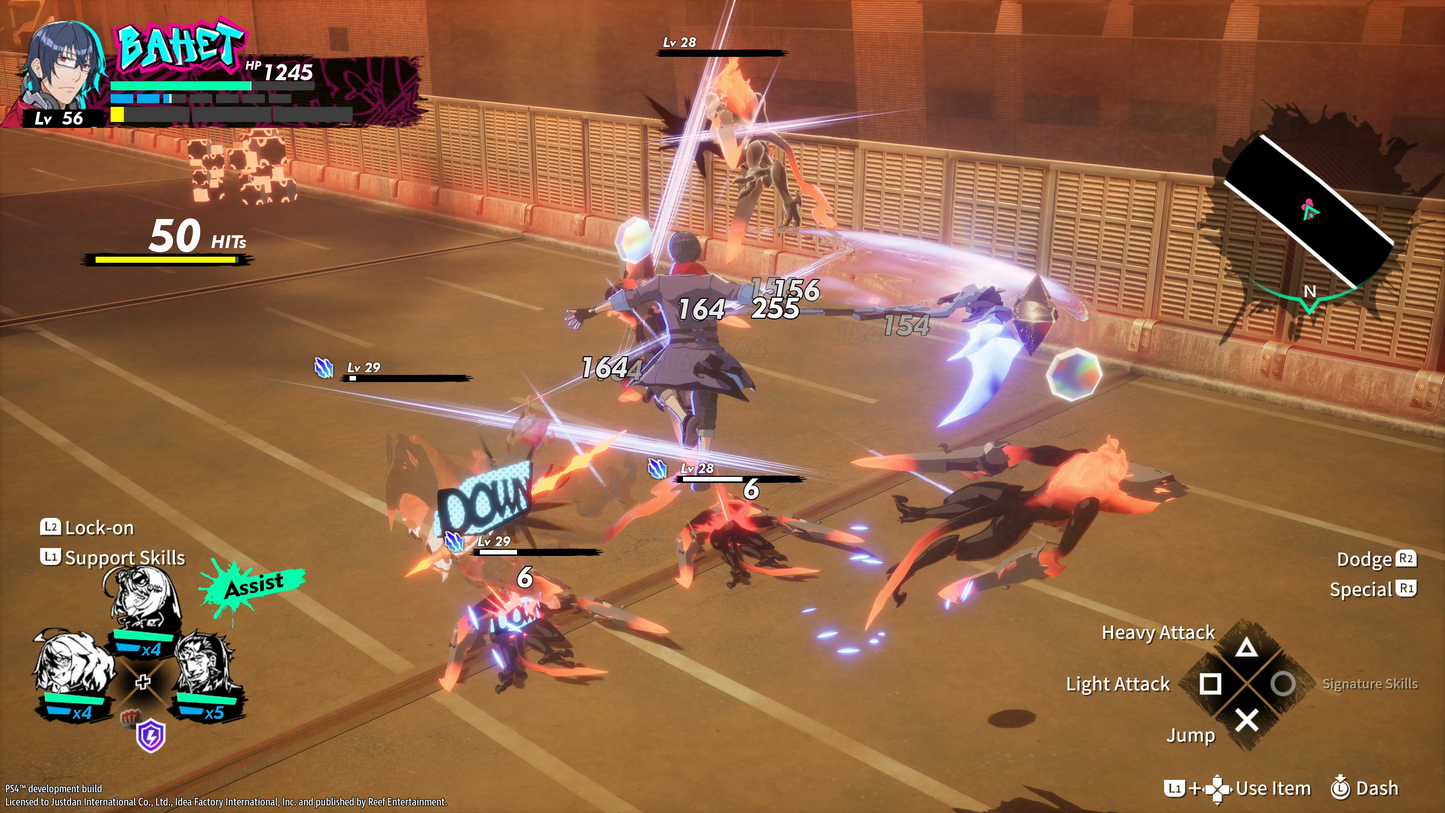
Task: Click the purple lightning shield icon
Action: point(151,736)
